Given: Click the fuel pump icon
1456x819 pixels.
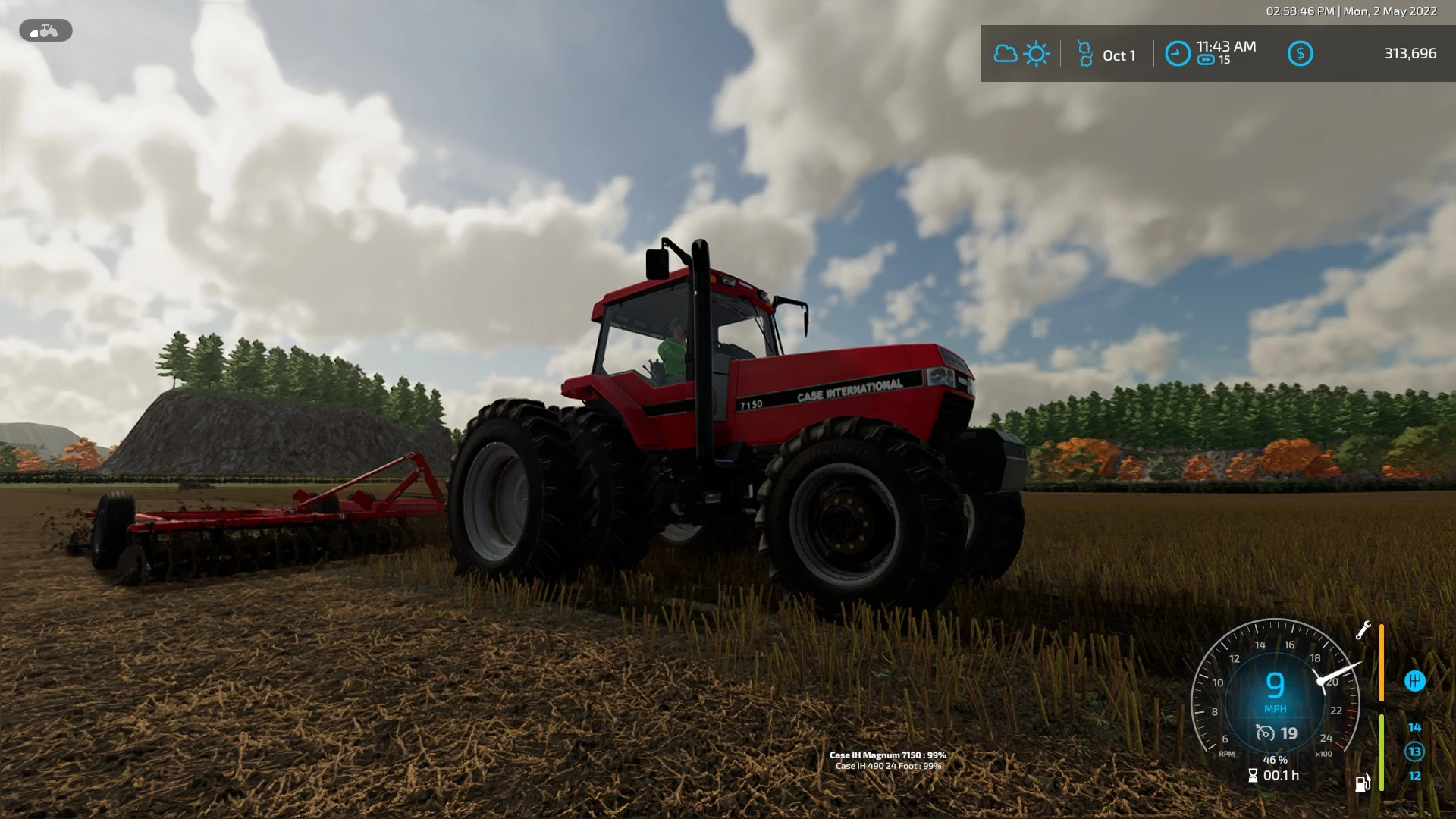Looking at the screenshot, I should tap(1363, 783).
